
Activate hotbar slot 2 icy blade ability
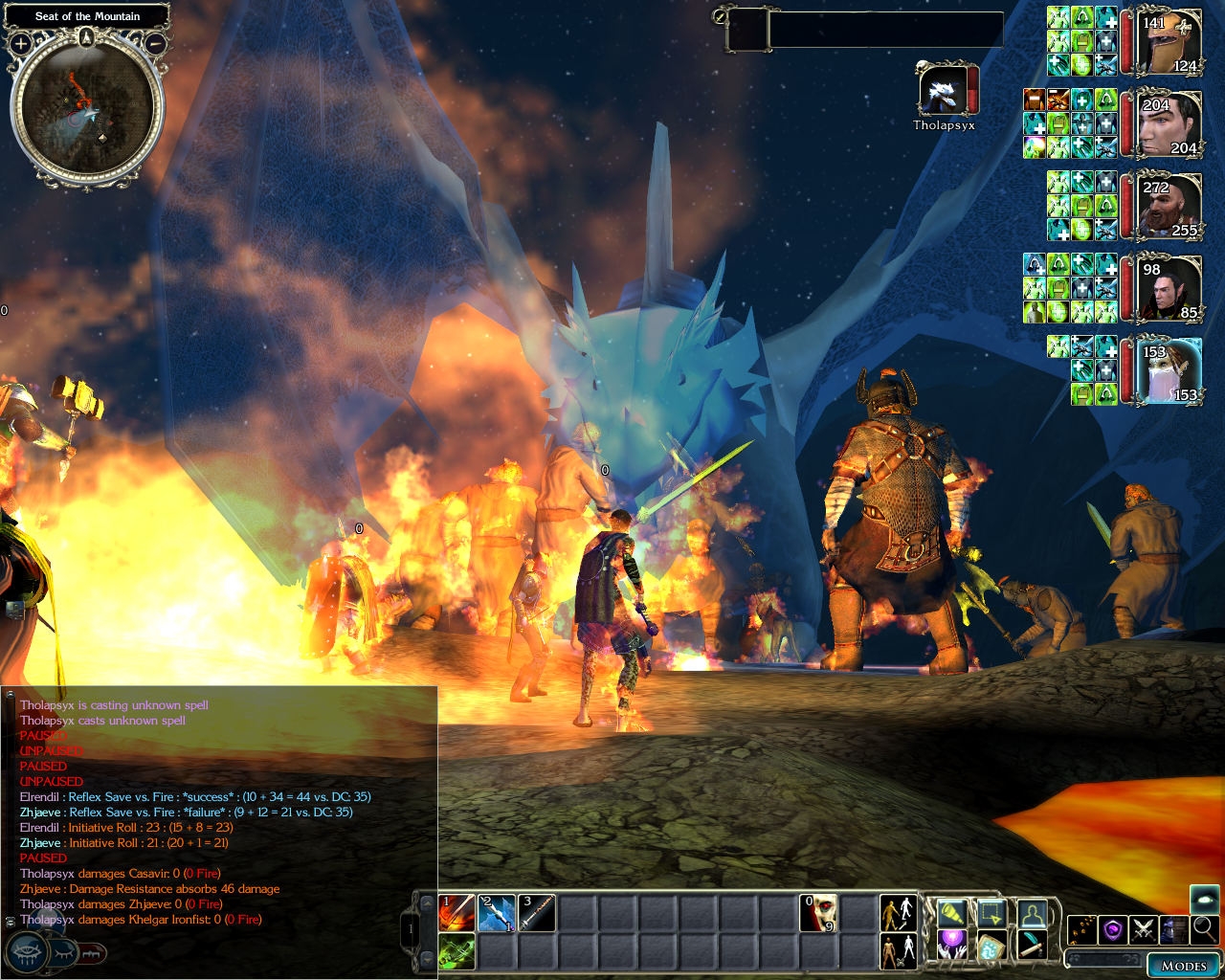(x=498, y=913)
